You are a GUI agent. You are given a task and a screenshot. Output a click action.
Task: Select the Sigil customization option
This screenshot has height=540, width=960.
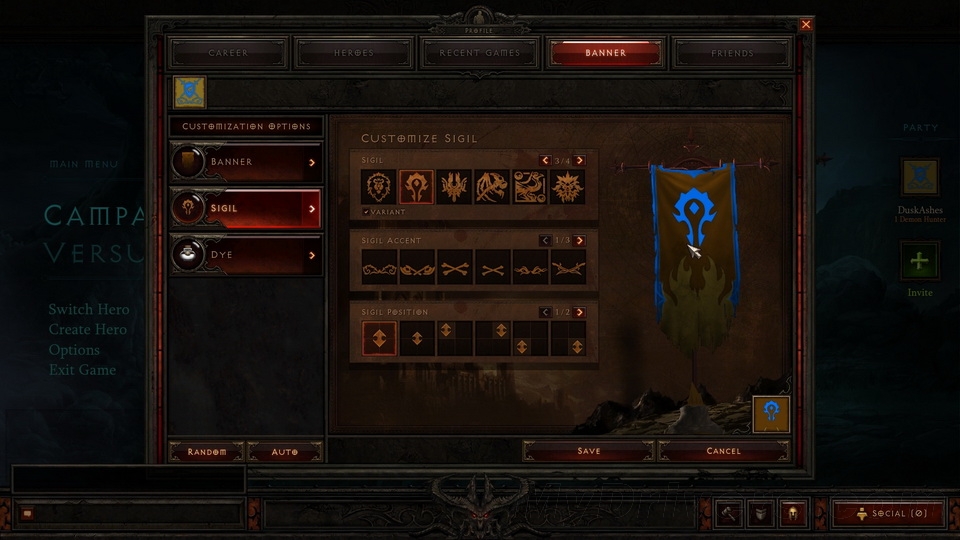click(246, 209)
